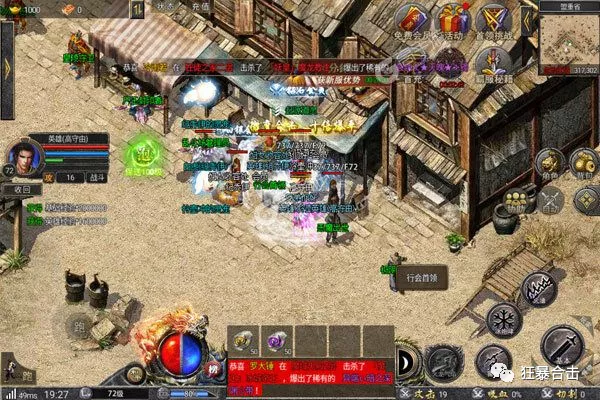This screenshot has width=600, height=400.
Task: Open the boss challenge (首领挑战) icon
Action: coord(494,21)
